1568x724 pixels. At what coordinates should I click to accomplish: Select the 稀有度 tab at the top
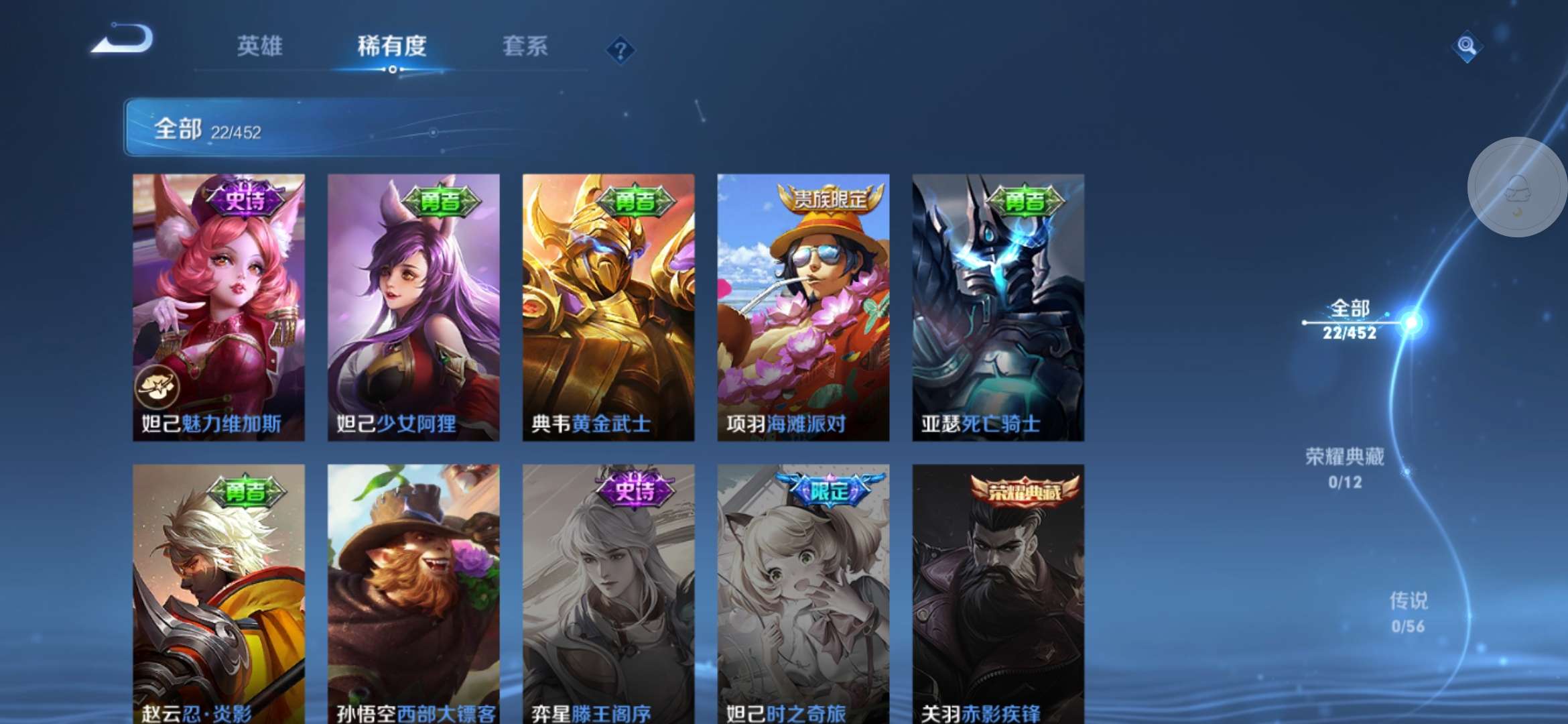tap(391, 48)
